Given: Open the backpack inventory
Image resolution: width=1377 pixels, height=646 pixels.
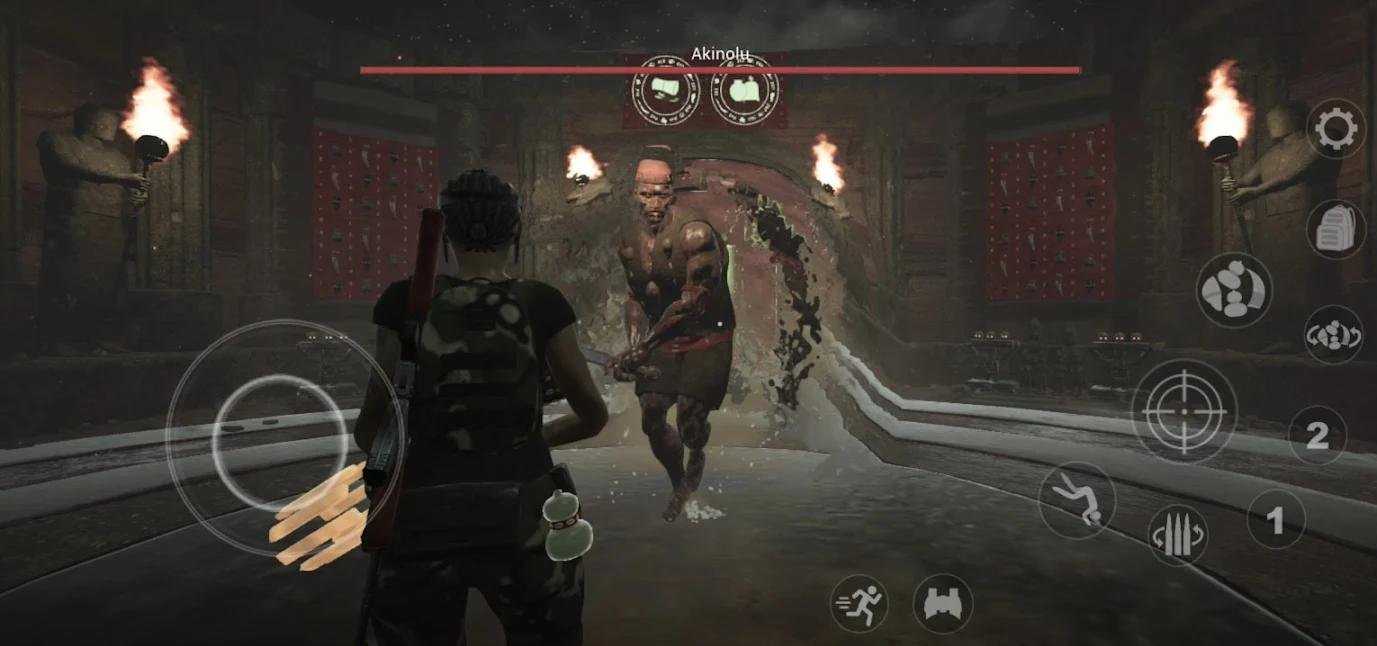Looking at the screenshot, I should tap(1336, 230).
